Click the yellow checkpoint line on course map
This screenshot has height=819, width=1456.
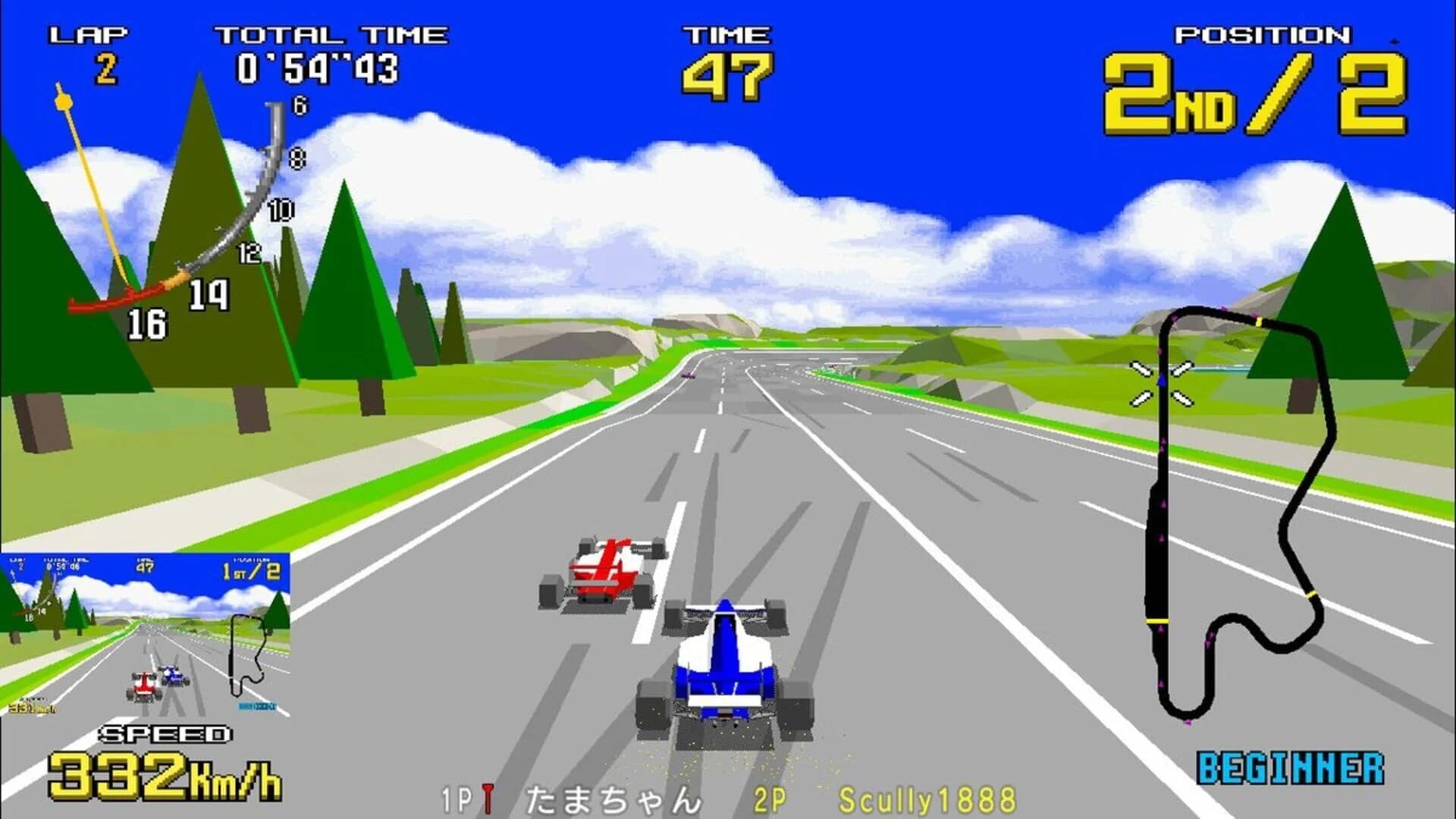(x=1259, y=322)
